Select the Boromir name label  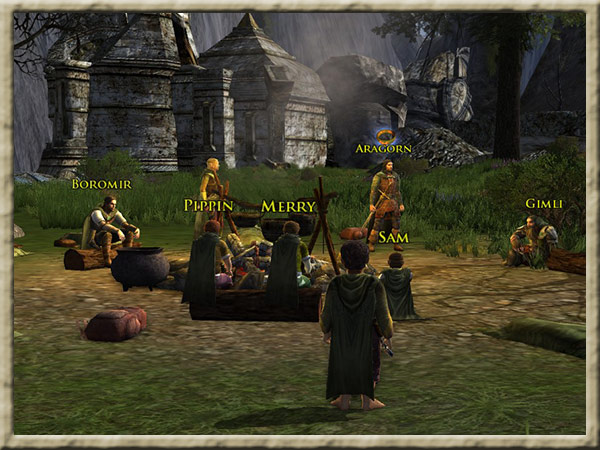pos(101,184)
